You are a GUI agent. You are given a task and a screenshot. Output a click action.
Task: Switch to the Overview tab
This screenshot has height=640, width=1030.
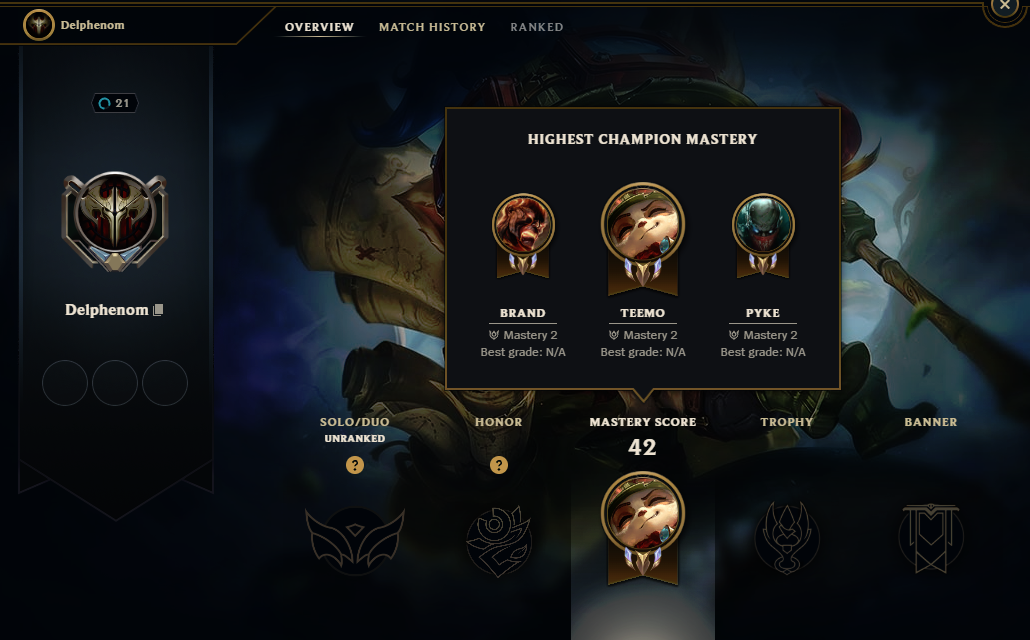click(x=319, y=27)
